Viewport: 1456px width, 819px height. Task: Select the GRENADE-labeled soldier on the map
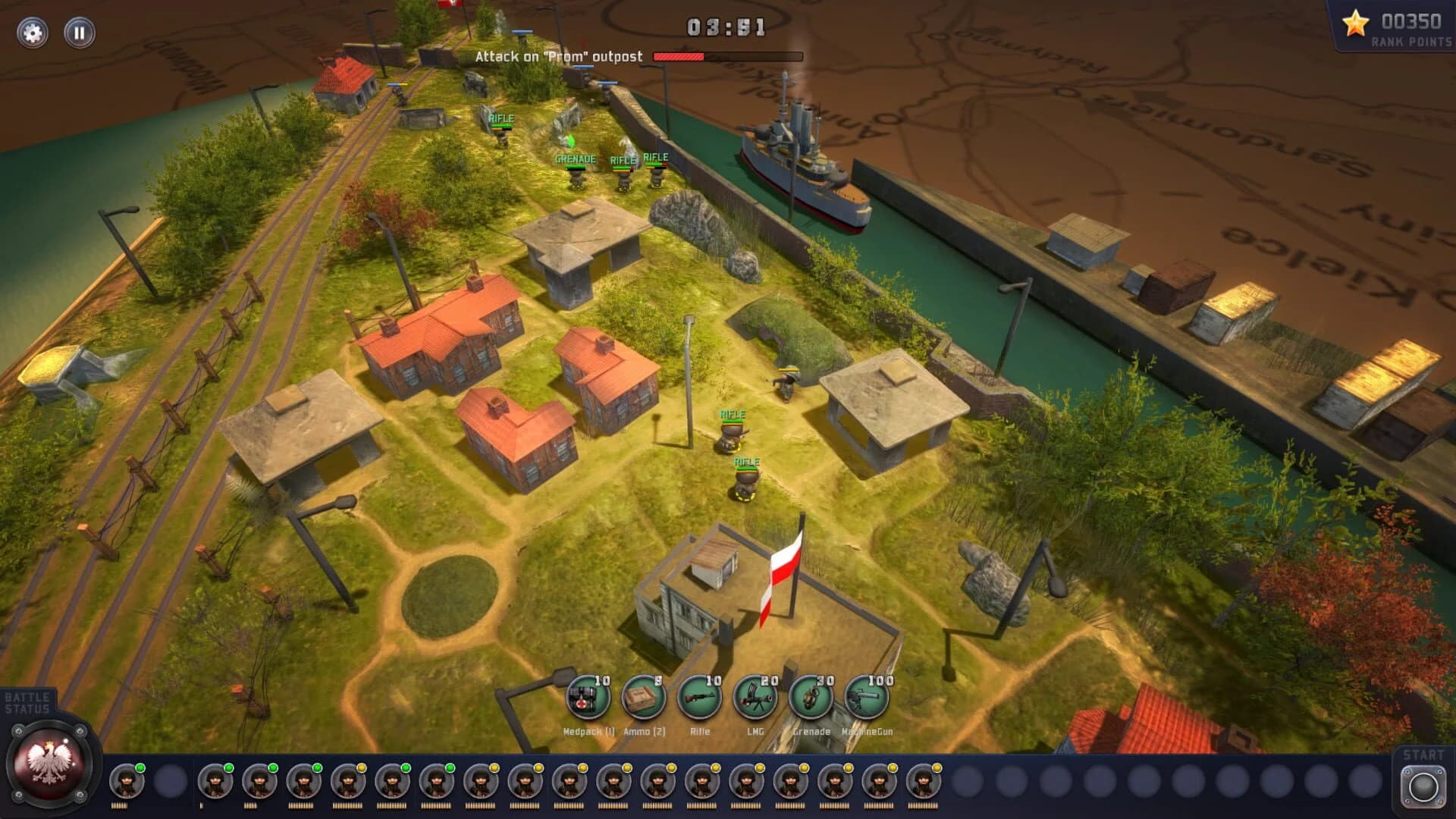pos(575,176)
